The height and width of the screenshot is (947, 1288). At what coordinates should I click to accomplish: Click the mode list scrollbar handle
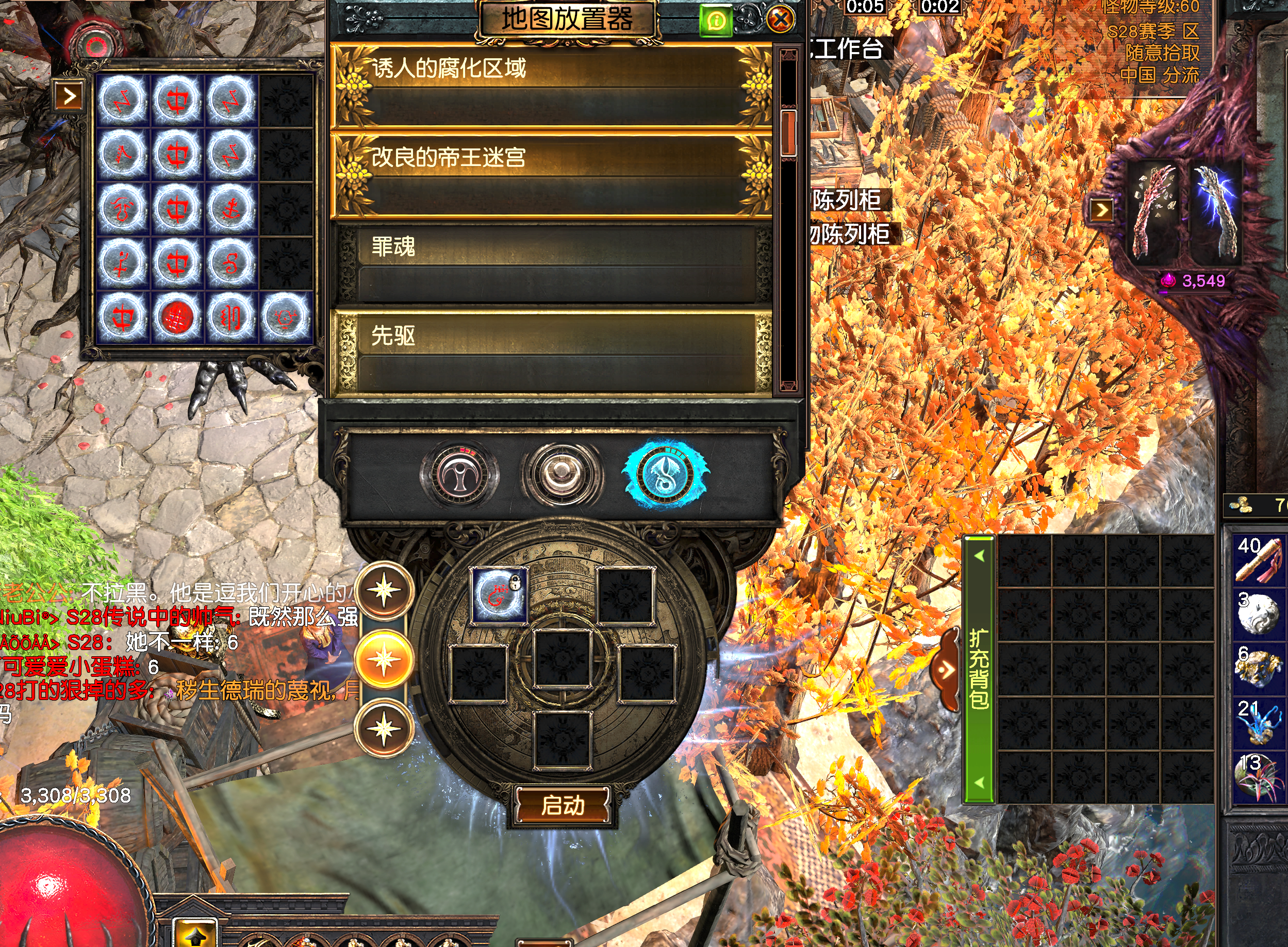[788, 133]
